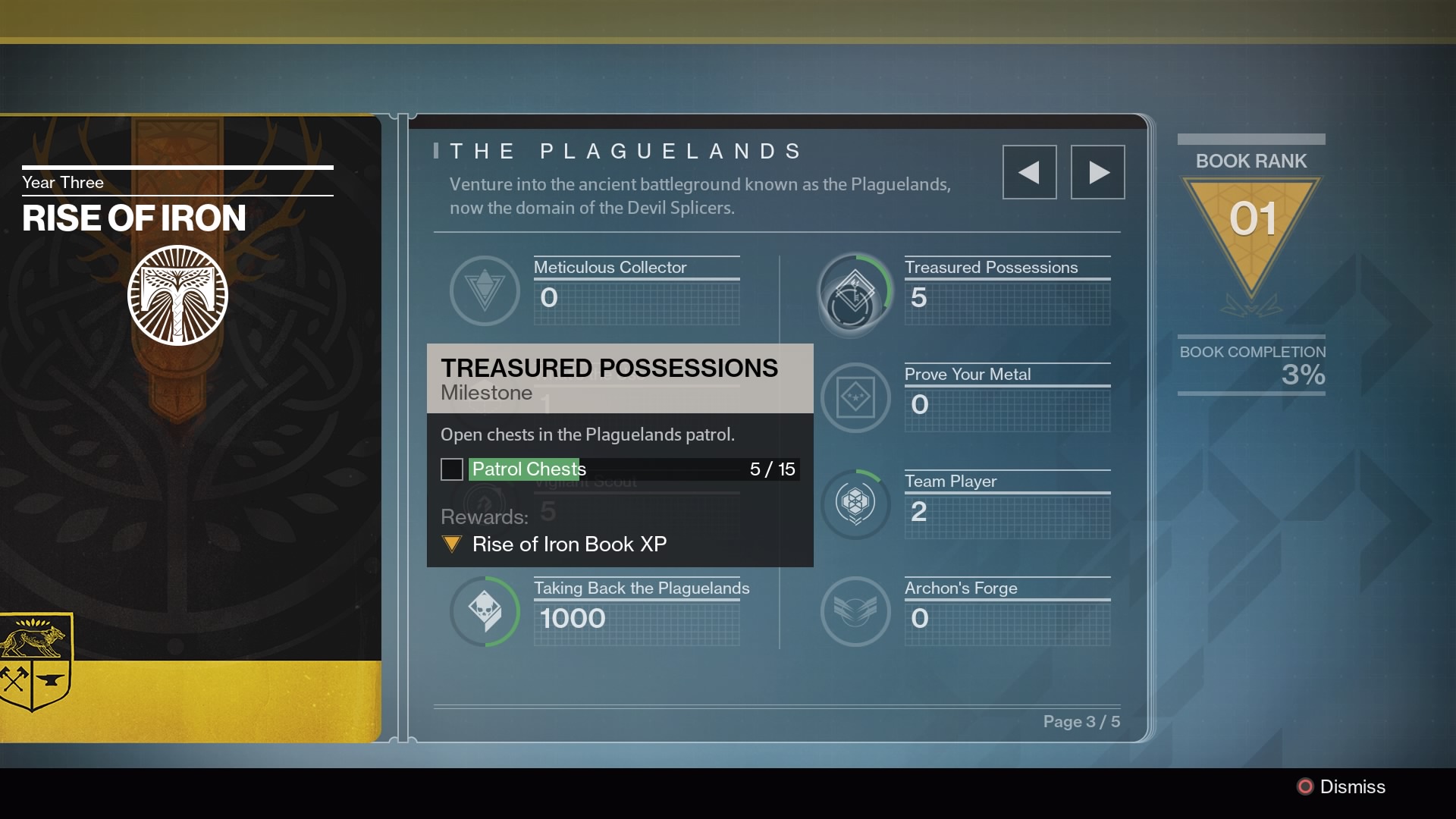The height and width of the screenshot is (819, 1456).
Task: Advance to the next book page
Action: pyautogui.click(x=1097, y=172)
